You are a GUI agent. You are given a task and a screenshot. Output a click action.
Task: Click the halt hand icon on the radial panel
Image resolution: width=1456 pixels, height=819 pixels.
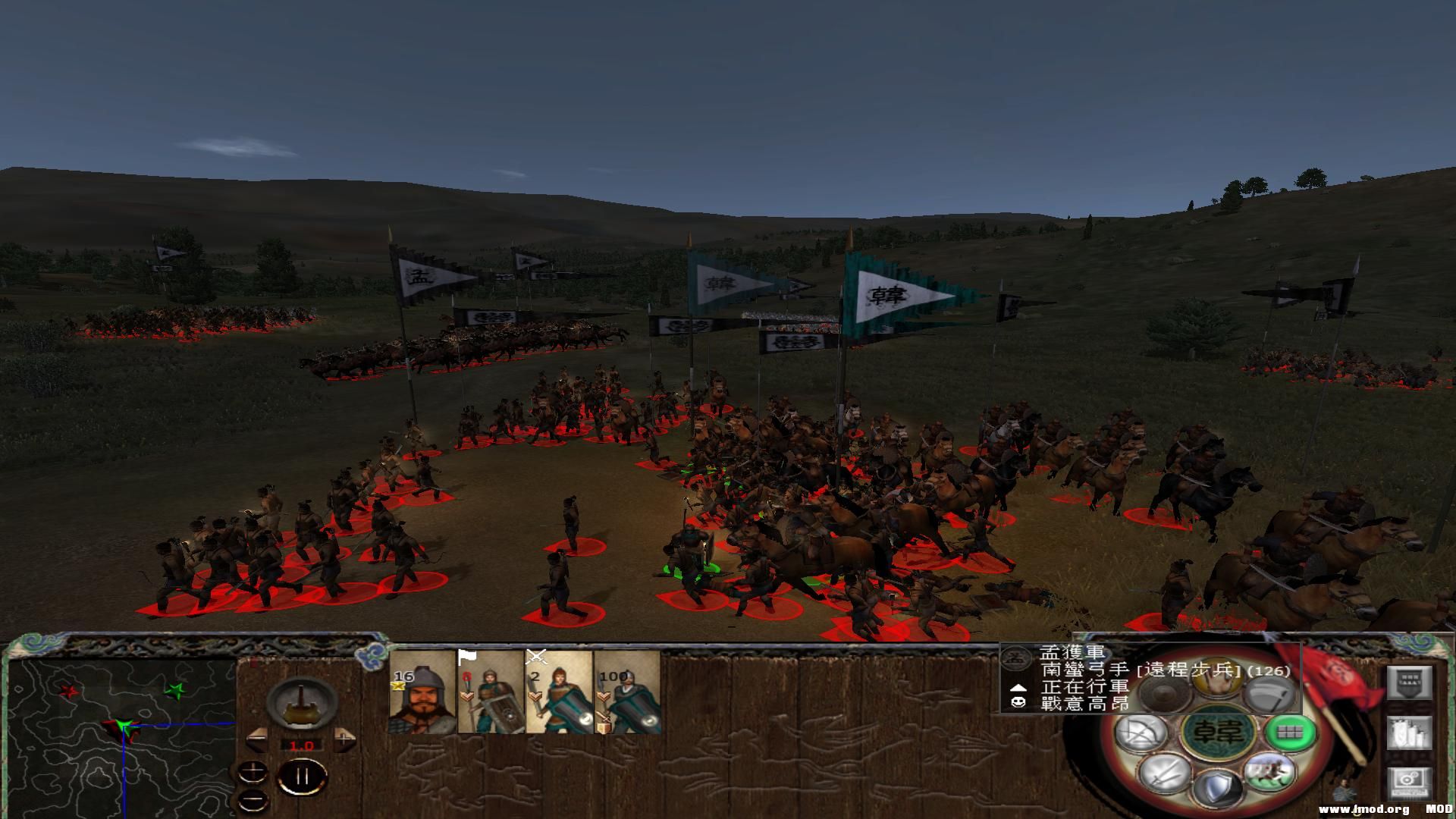click(x=1214, y=680)
